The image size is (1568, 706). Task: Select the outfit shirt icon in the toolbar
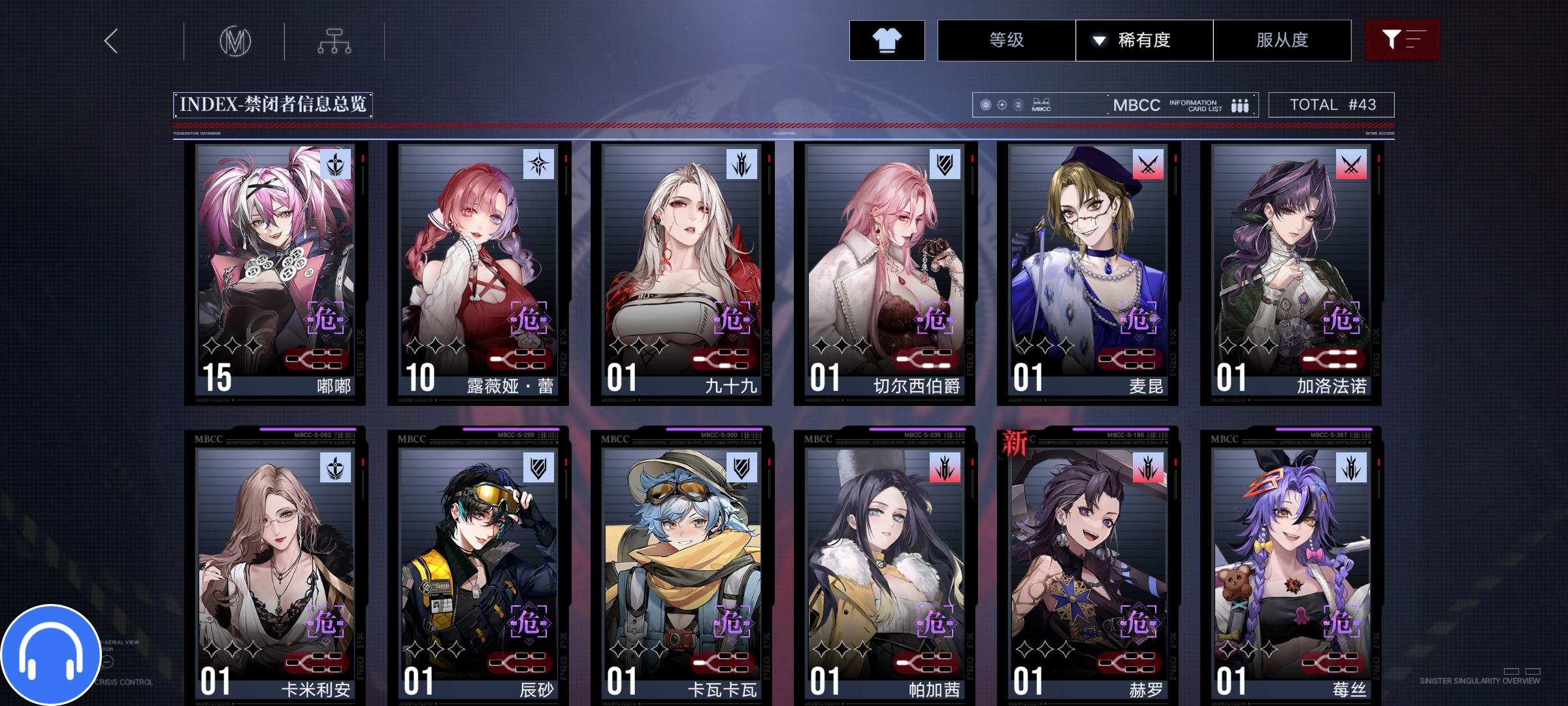click(x=887, y=41)
